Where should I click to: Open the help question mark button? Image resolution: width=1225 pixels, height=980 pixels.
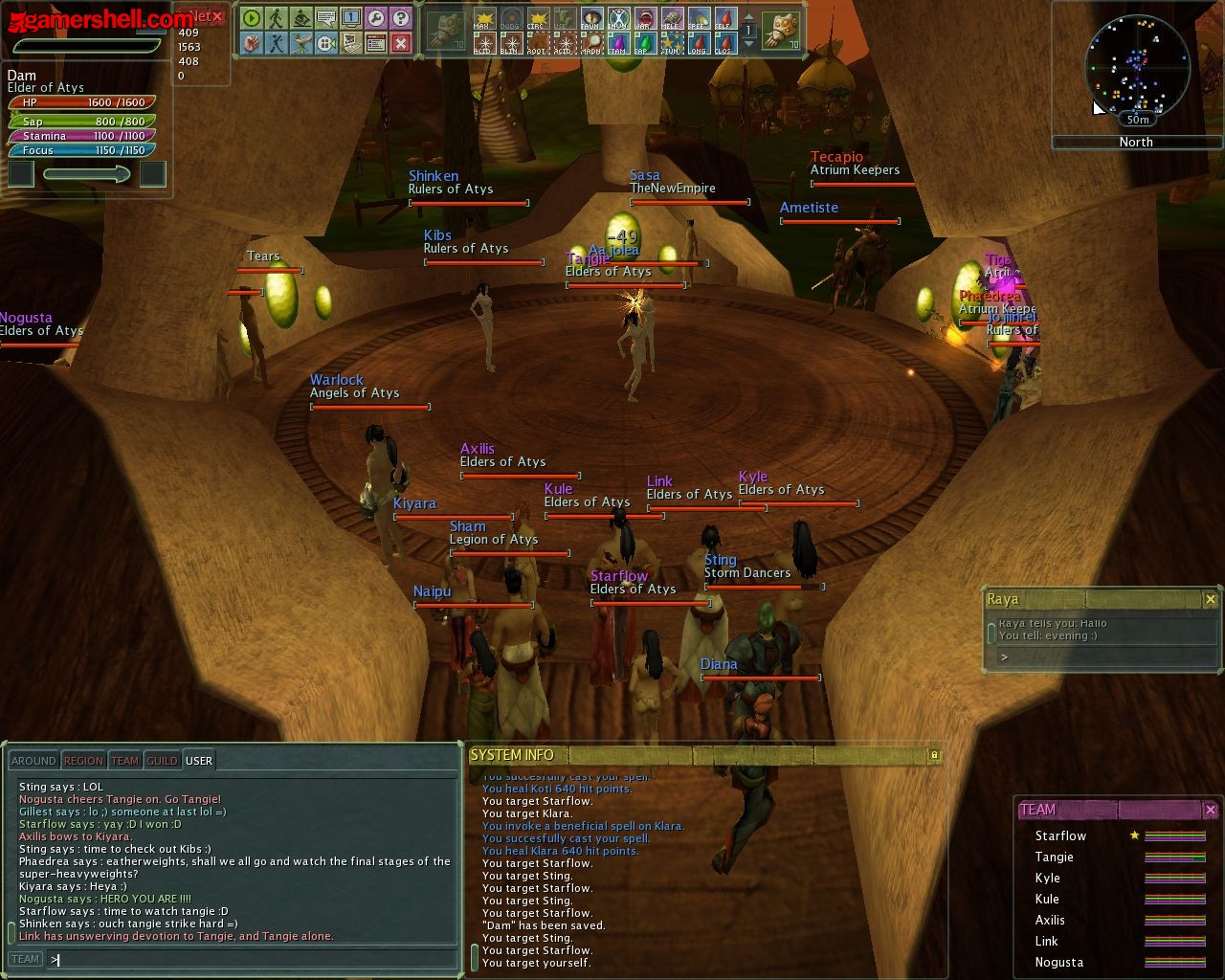click(401, 18)
